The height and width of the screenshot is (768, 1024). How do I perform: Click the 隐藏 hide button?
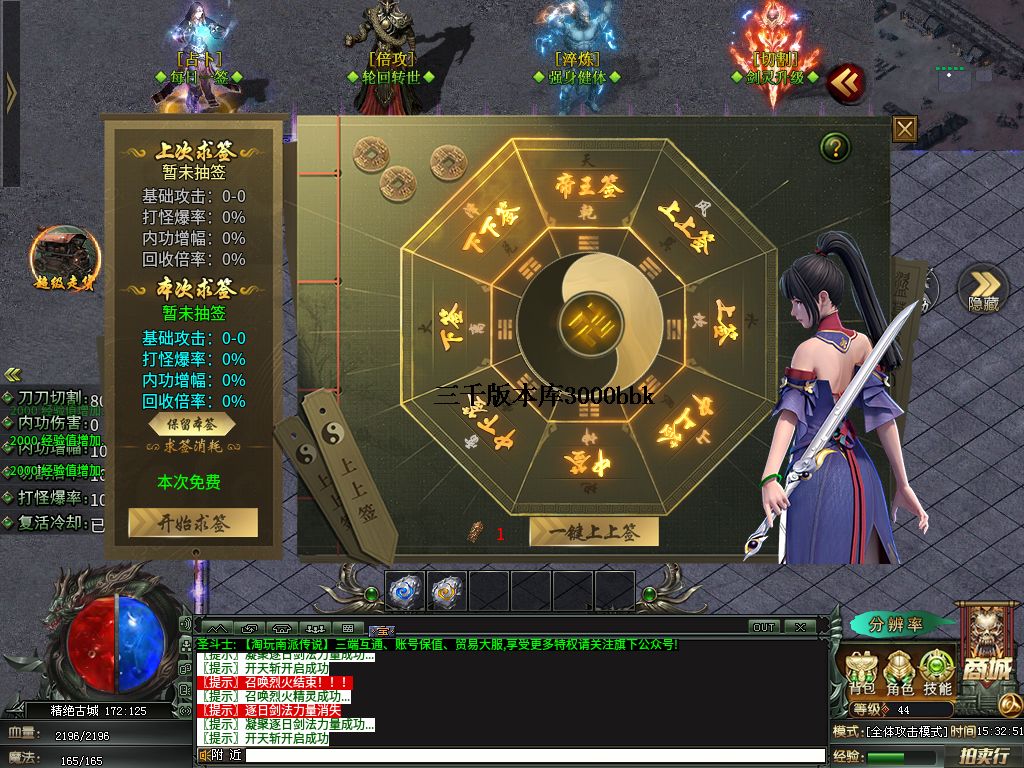pyautogui.click(x=983, y=288)
